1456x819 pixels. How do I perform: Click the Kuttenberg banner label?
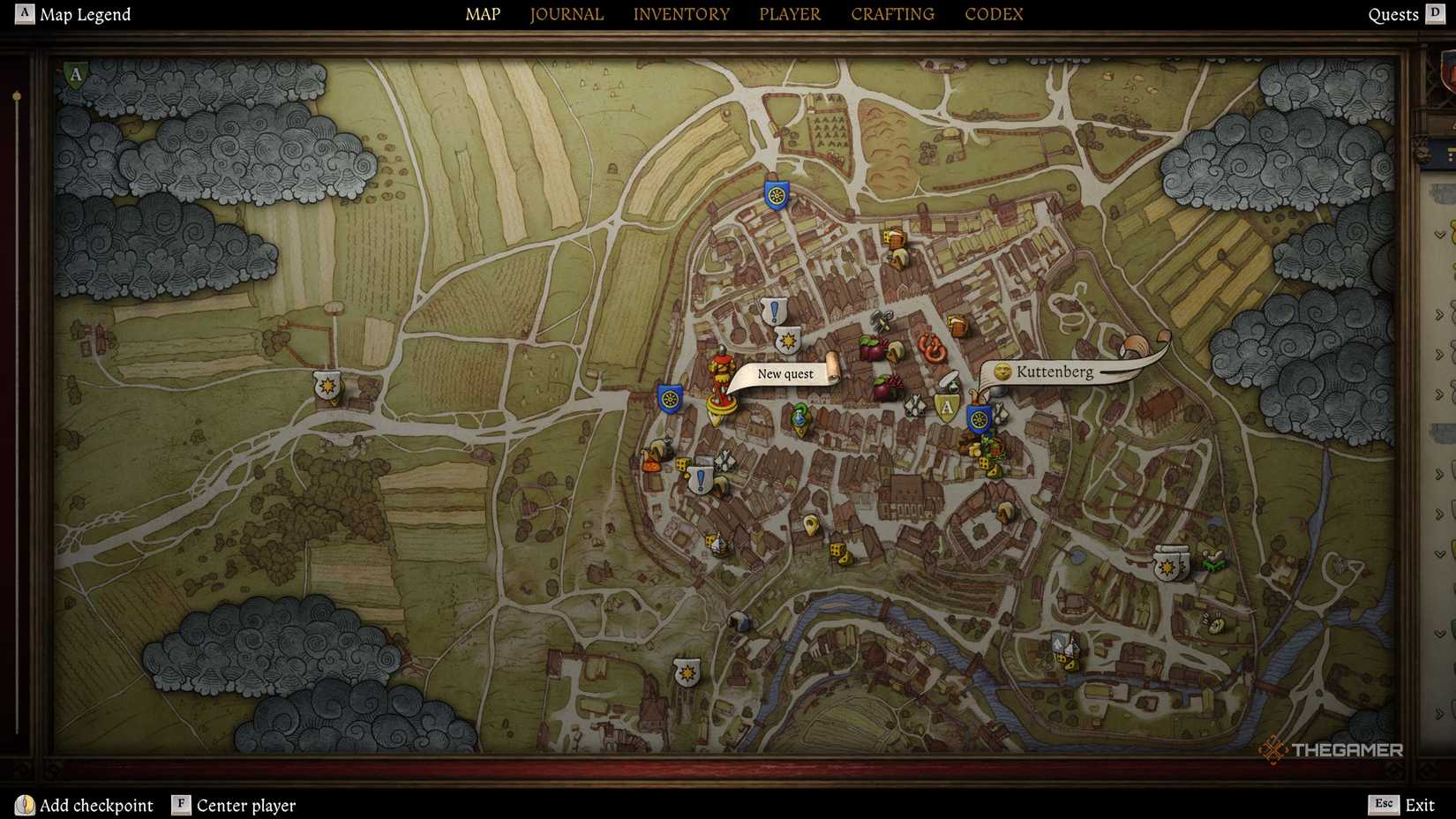point(1055,372)
